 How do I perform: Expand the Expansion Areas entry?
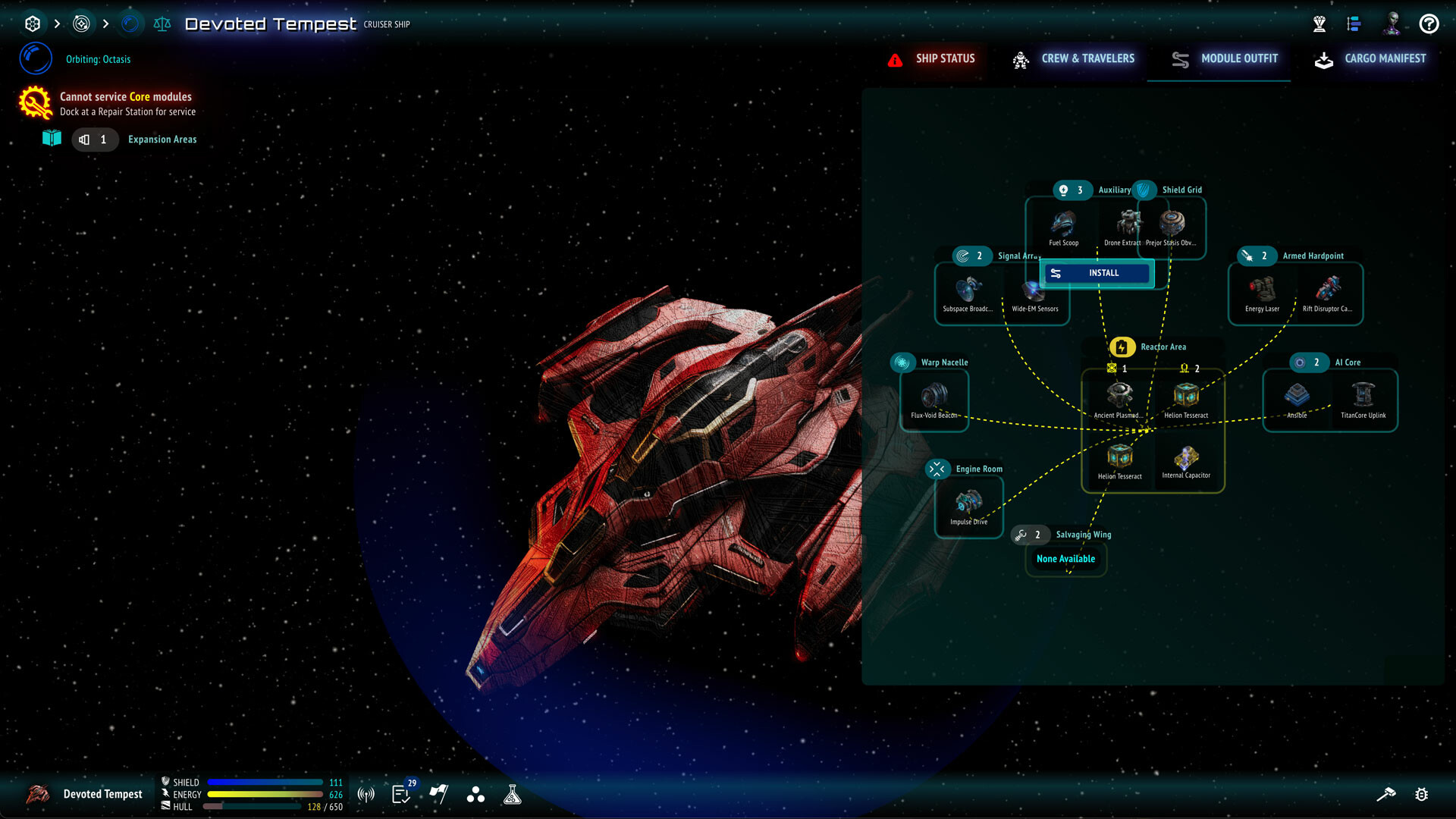coord(162,139)
